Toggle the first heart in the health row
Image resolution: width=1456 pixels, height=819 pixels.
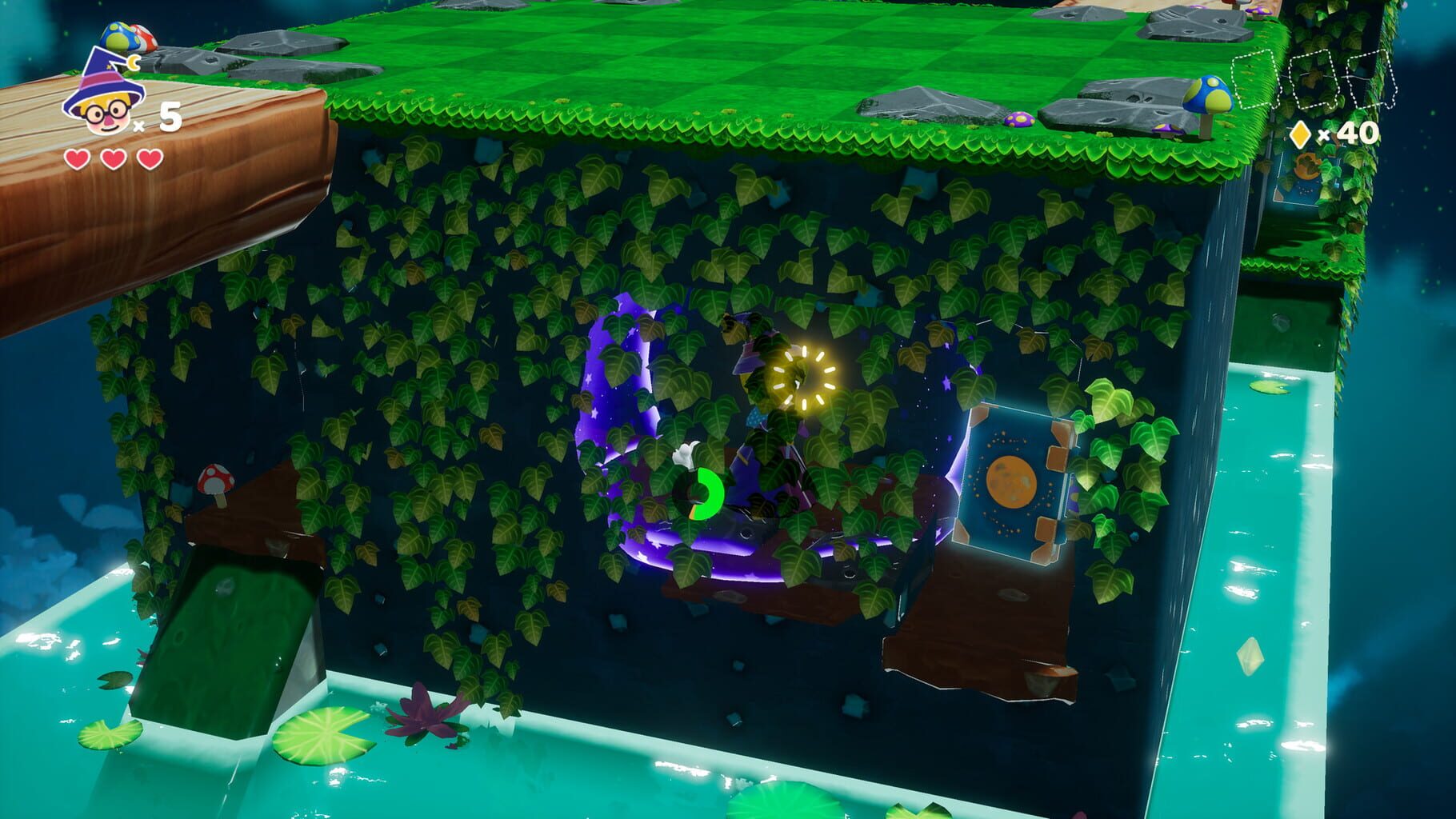coord(77,158)
